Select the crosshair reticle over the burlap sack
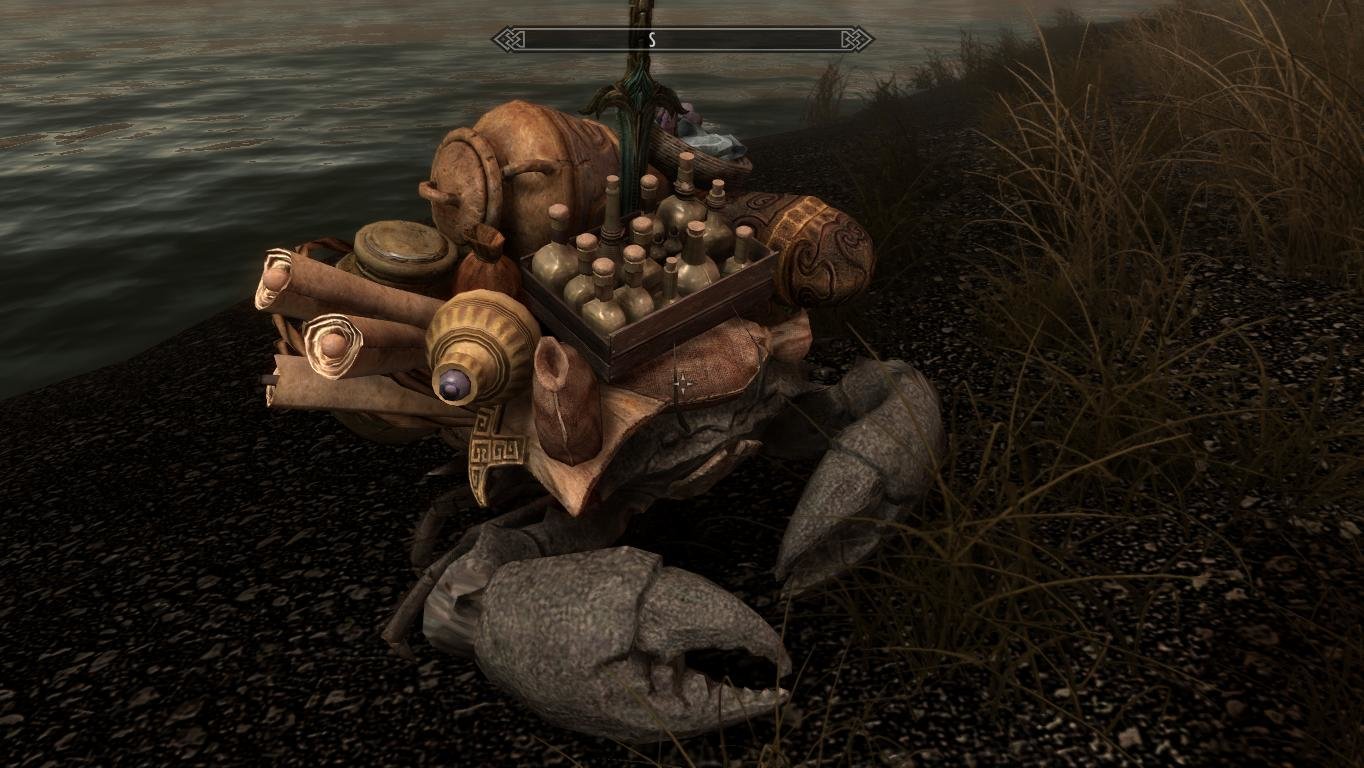Viewport: 1364px width, 768px height. click(x=686, y=380)
